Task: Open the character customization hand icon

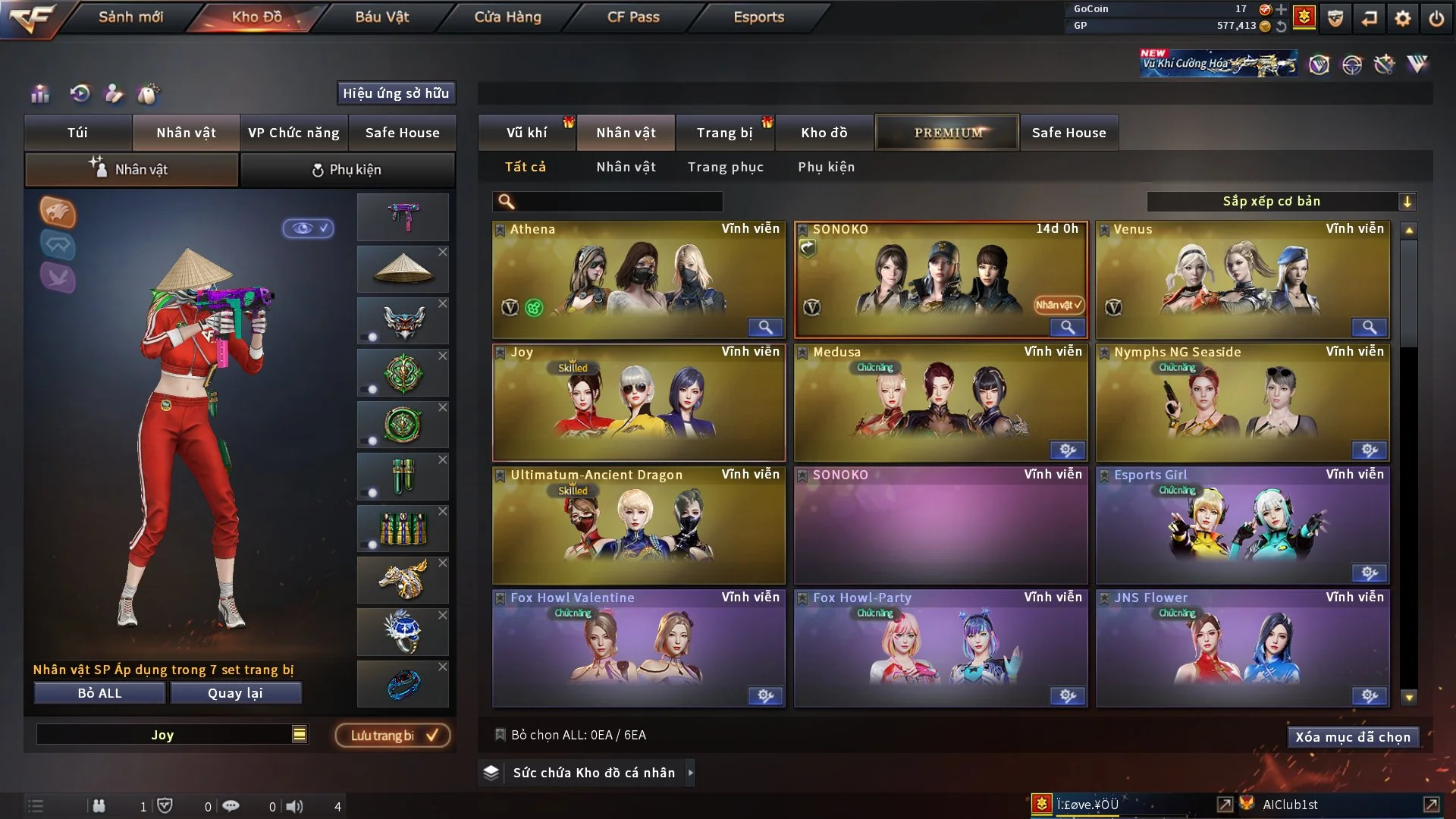Action: tap(114, 94)
